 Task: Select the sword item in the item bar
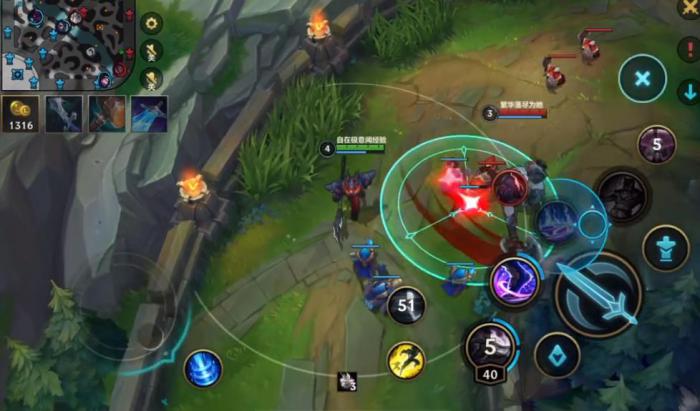(x=61, y=113)
